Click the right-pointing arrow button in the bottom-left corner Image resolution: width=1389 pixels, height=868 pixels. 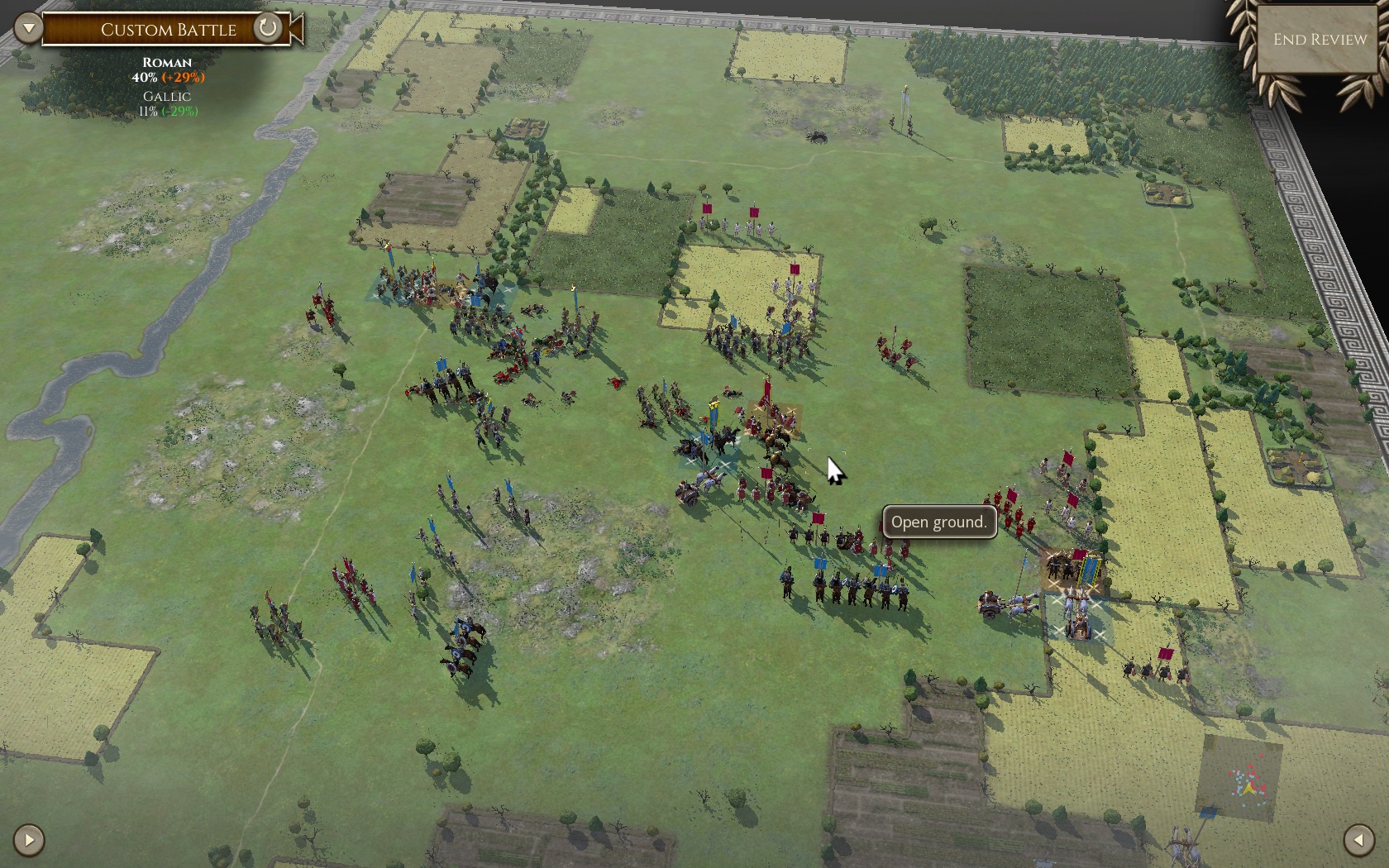[29, 840]
